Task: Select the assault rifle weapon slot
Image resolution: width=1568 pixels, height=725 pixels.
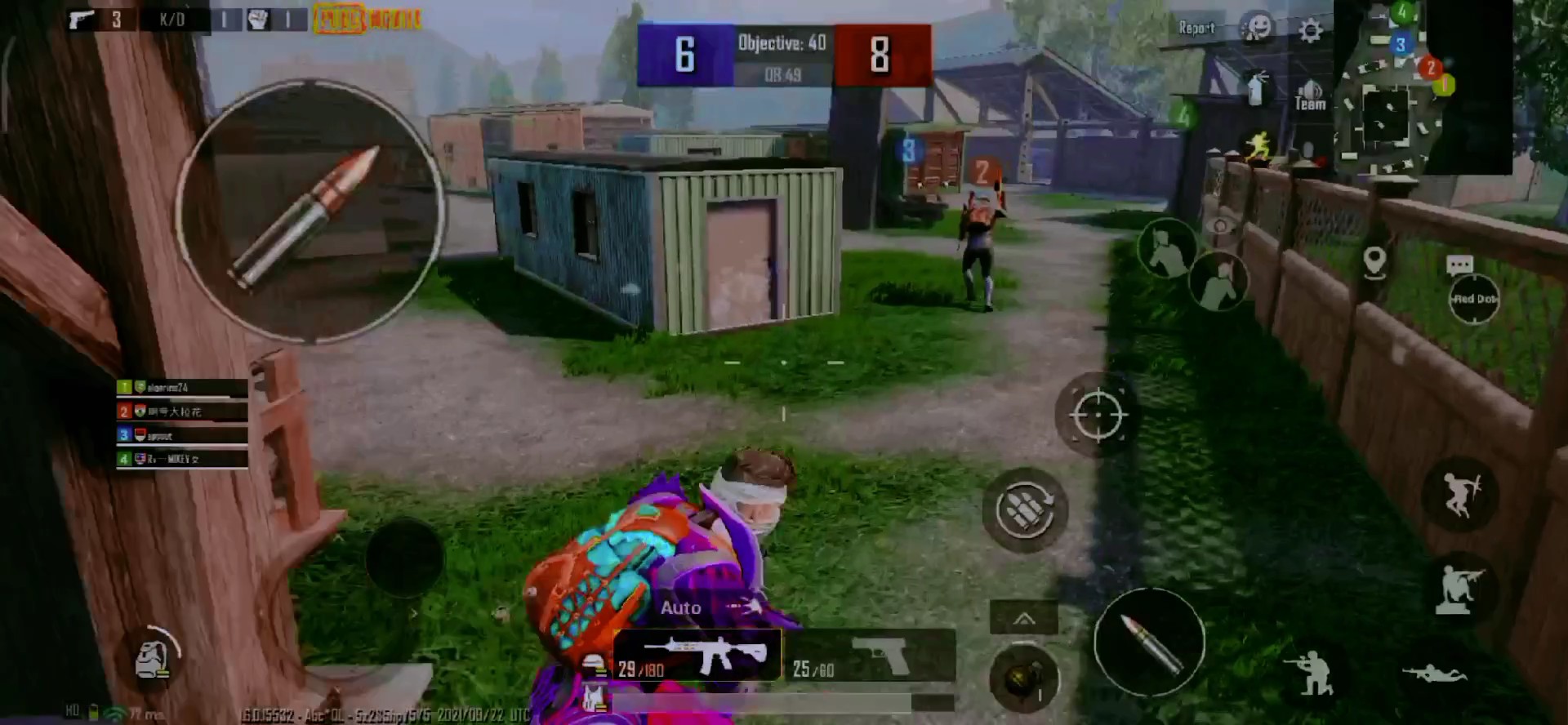Action: point(698,655)
